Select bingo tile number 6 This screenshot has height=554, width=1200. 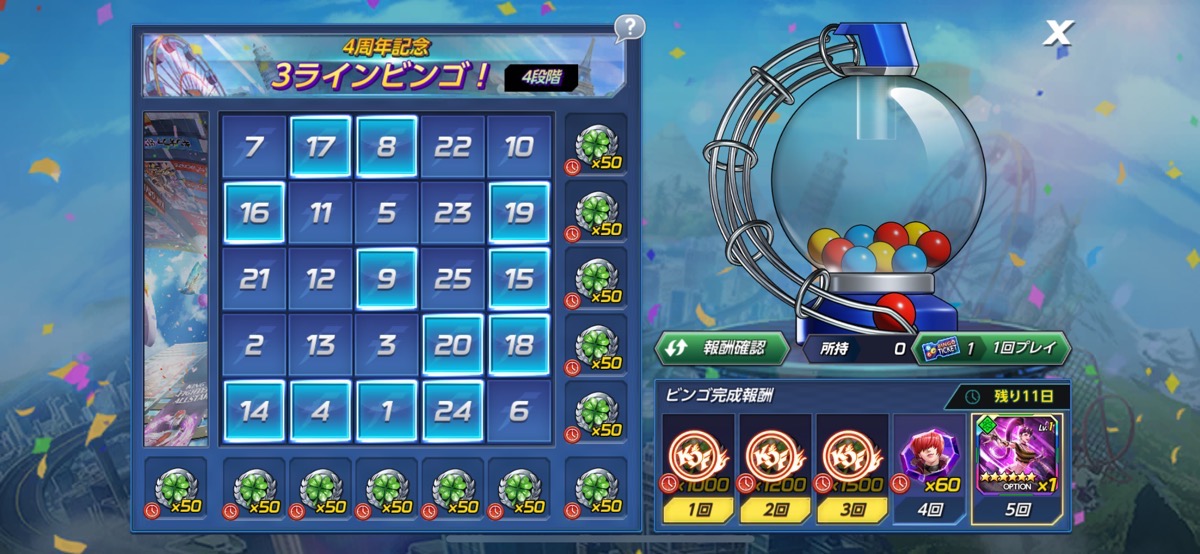[x=519, y=410]
